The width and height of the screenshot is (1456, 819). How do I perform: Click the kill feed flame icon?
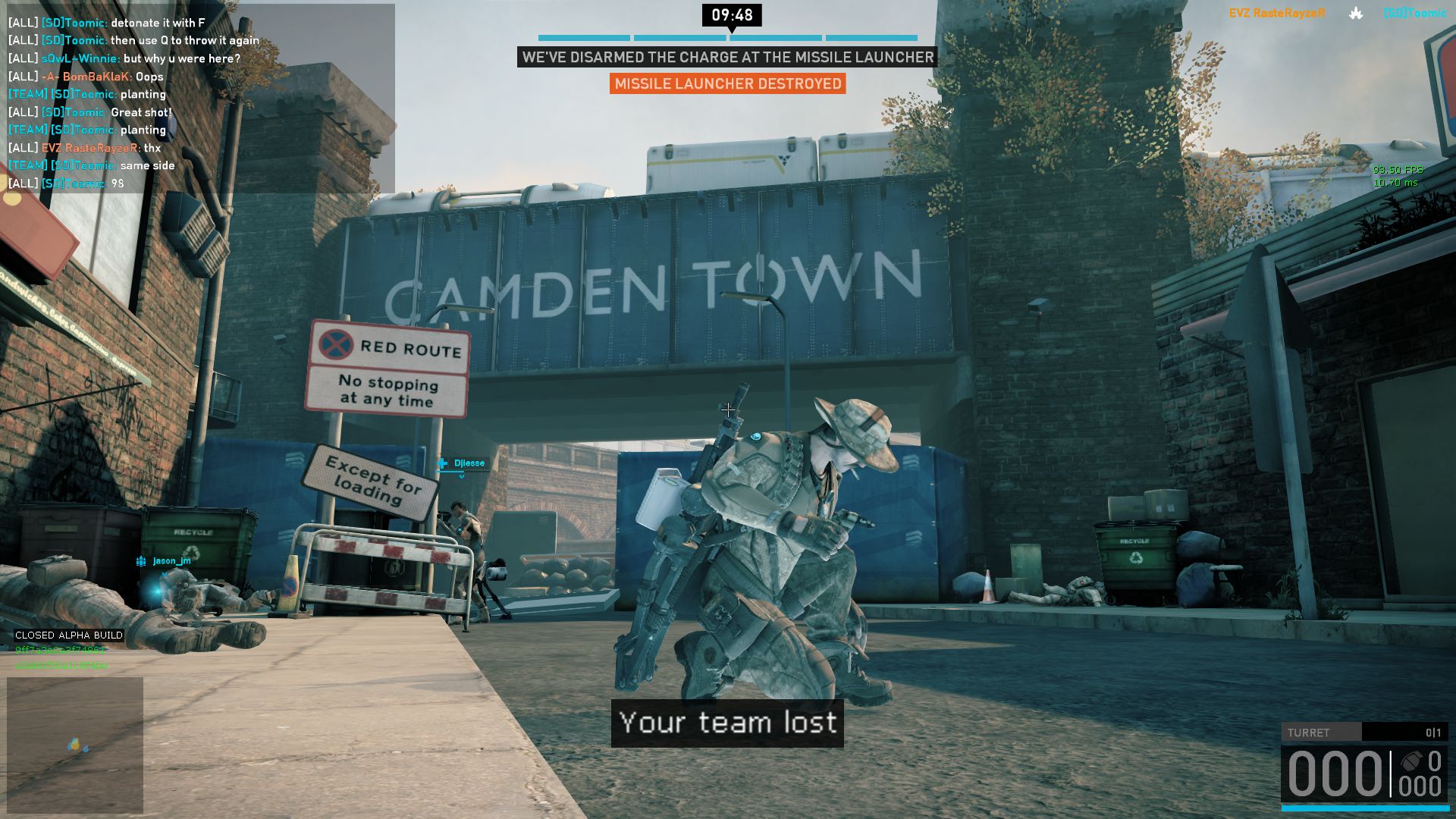pyautogui.click(x=1356, y=13)
